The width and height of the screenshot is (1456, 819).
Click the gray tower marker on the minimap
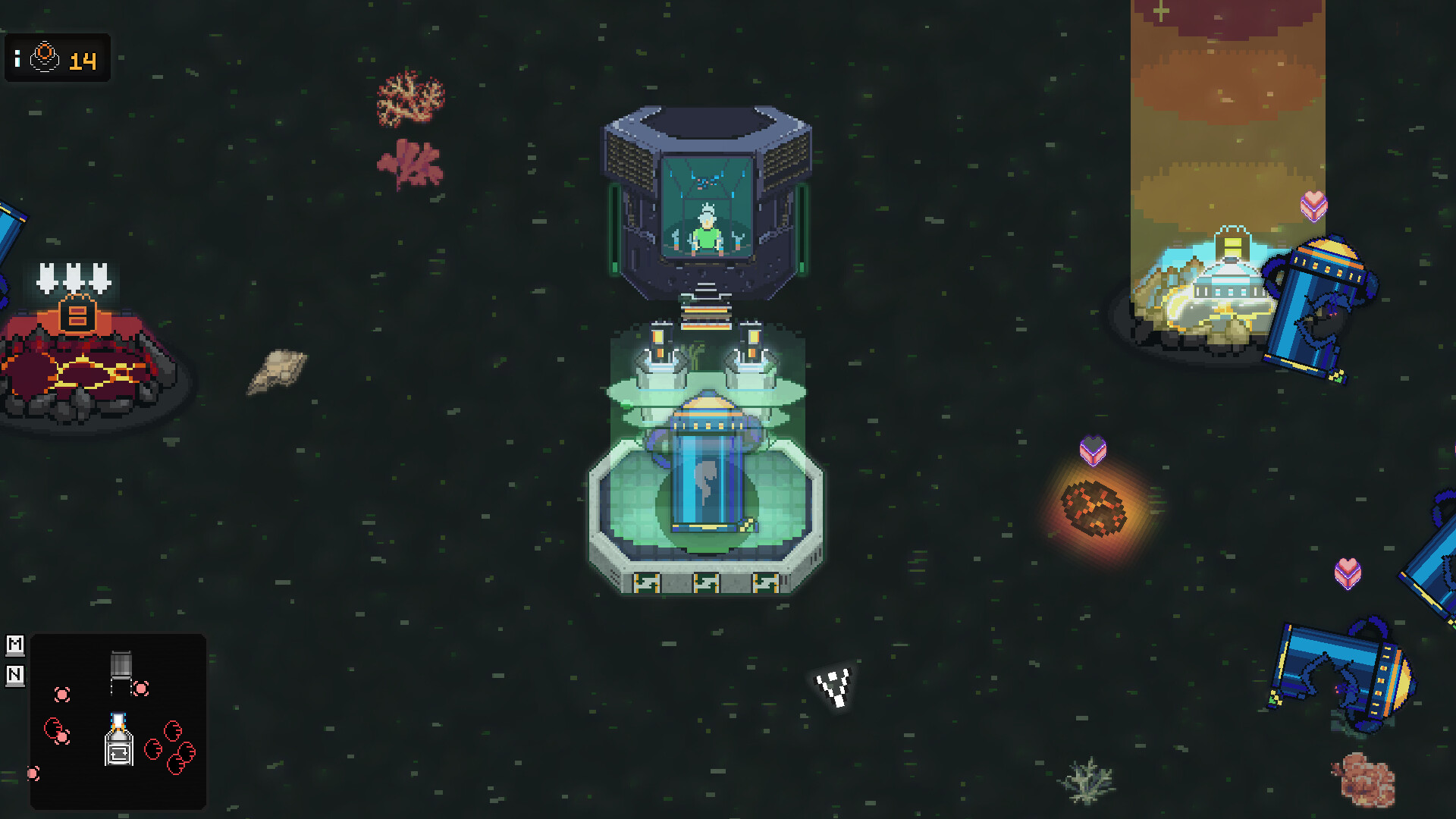[121, 666]
